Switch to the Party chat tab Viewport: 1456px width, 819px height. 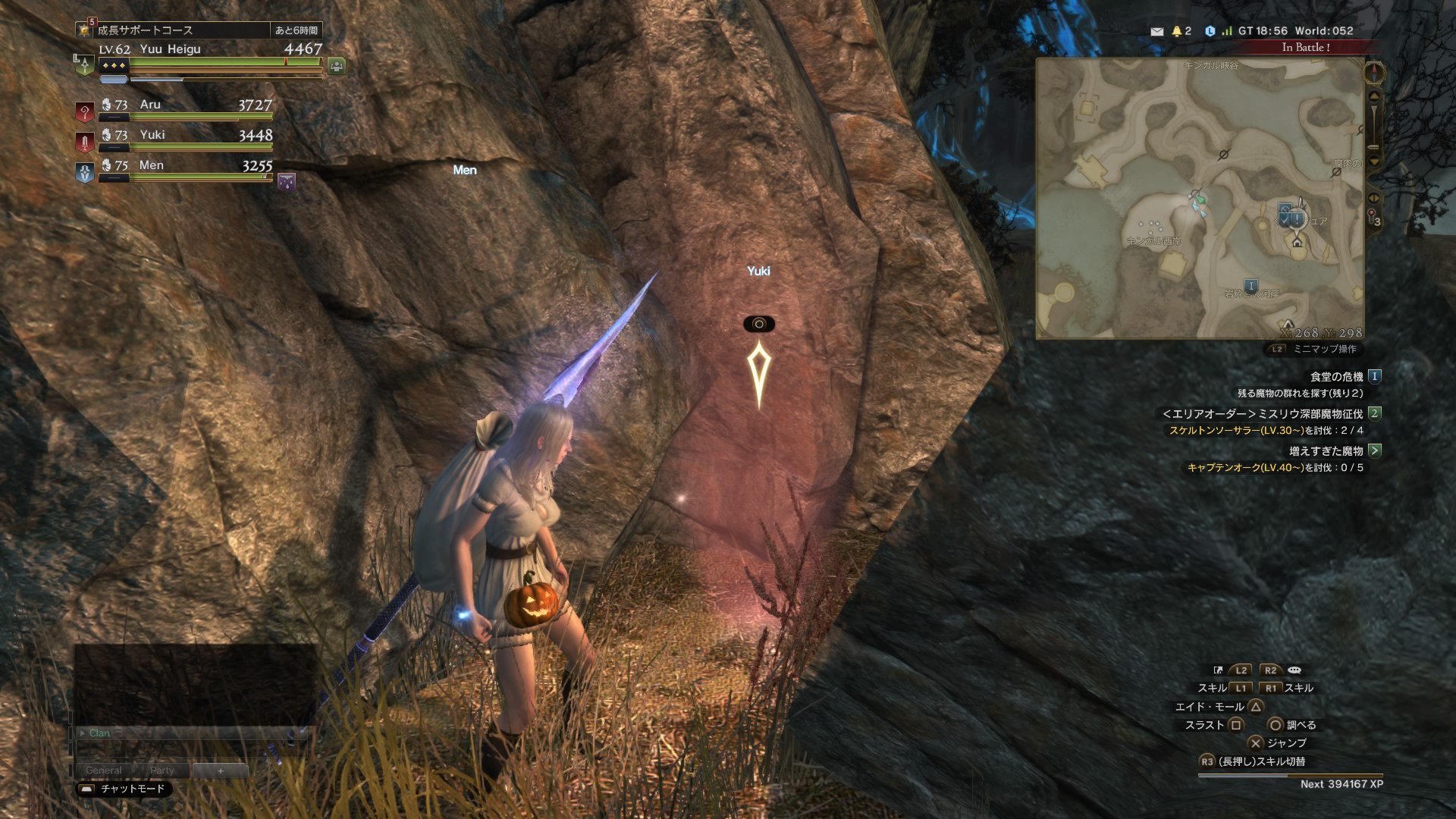162,770
